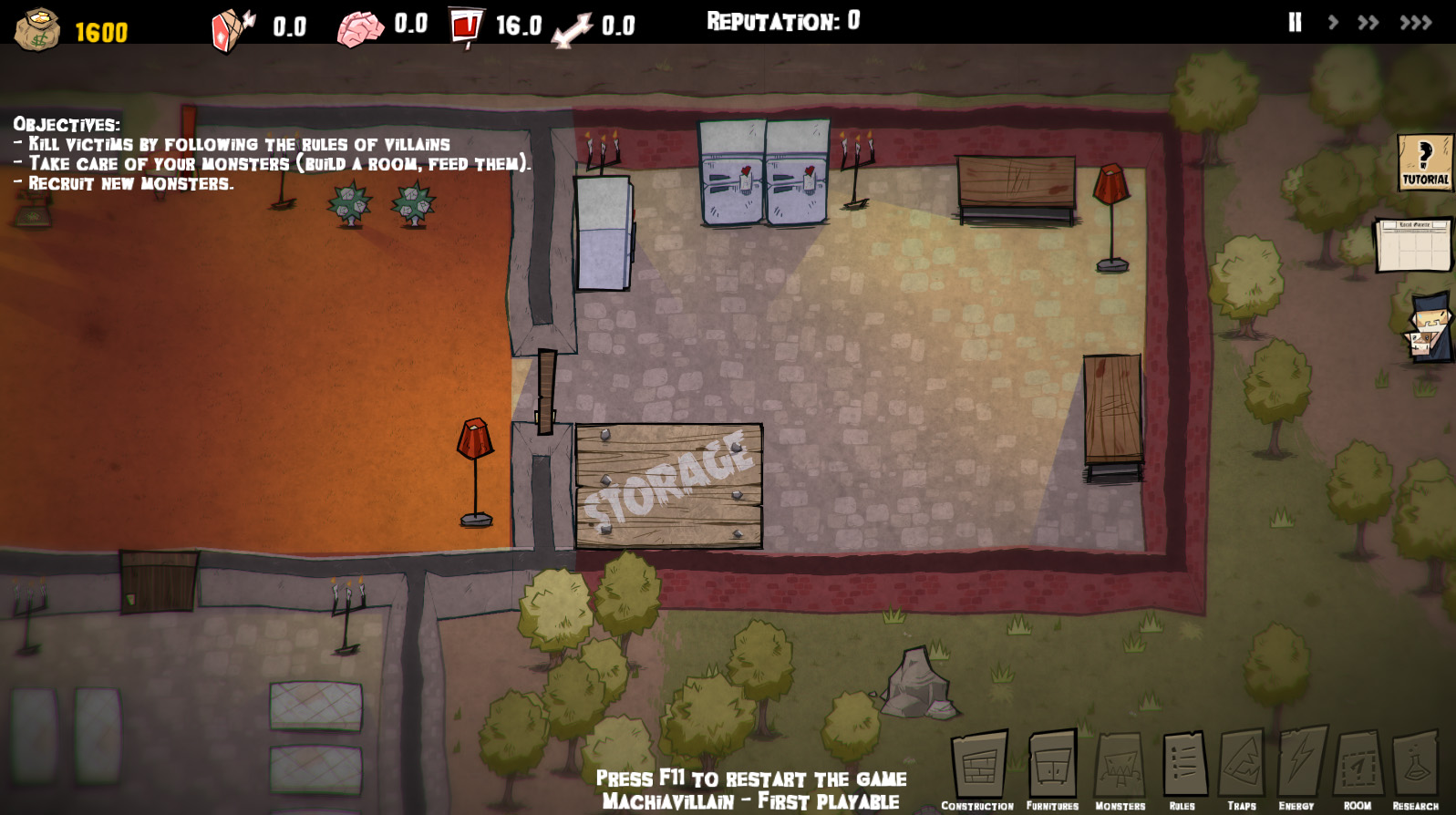
Task: Select the Room tool
Action: pos(1358,767)
